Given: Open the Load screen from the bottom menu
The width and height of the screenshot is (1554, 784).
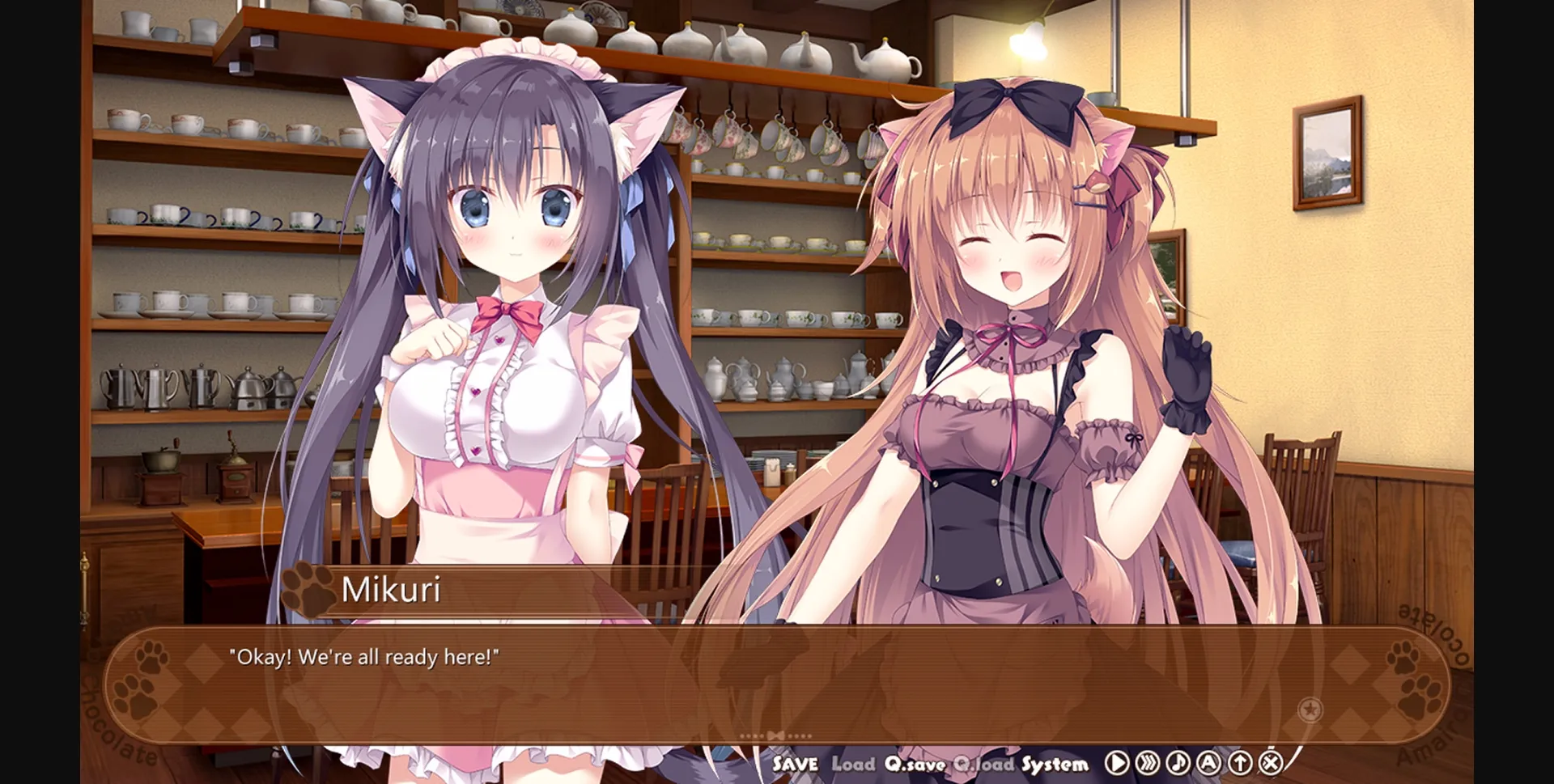Looking at the screenshot, I should (x=854, y=762).
